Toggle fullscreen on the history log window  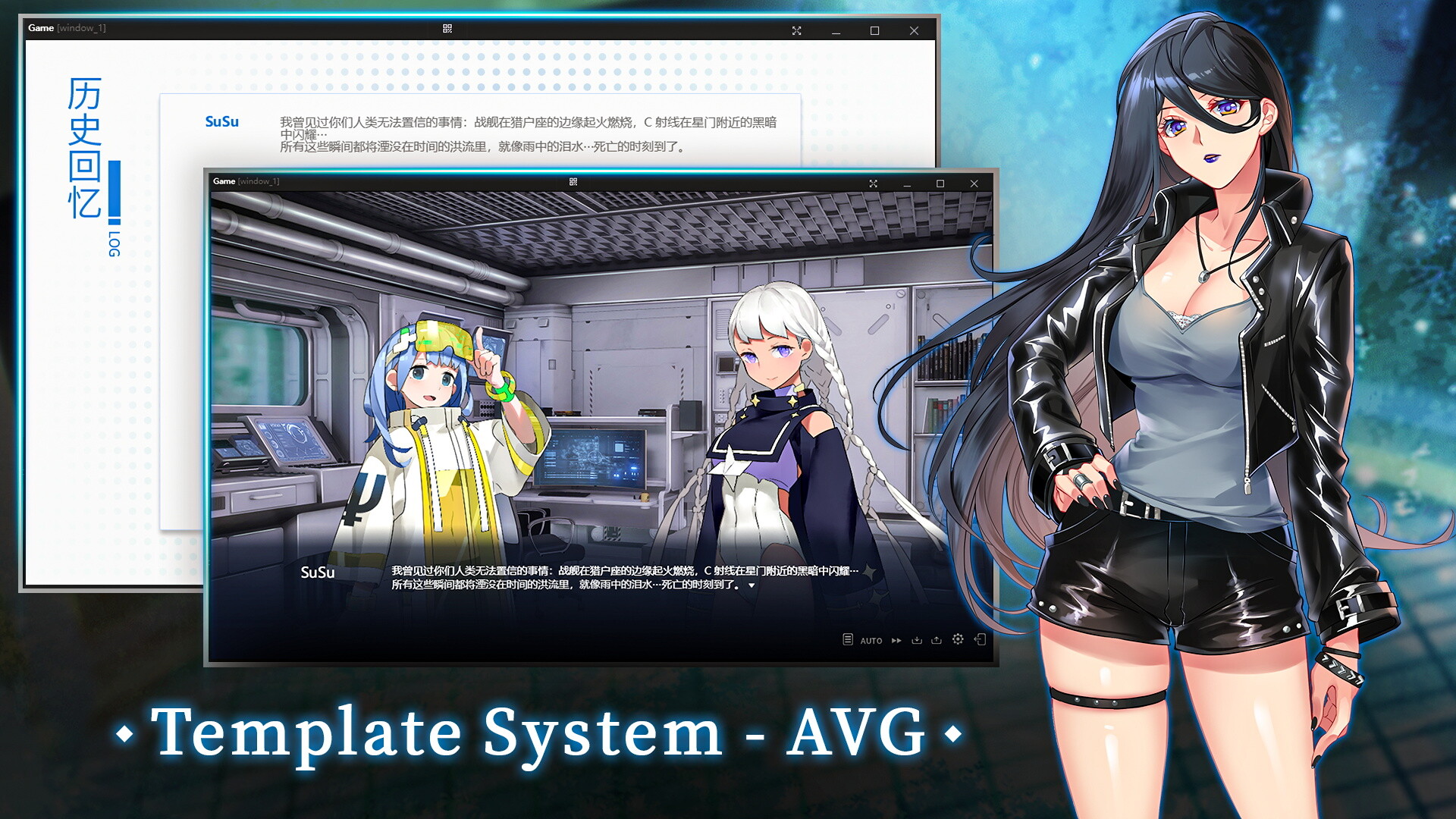click(796, 31)
